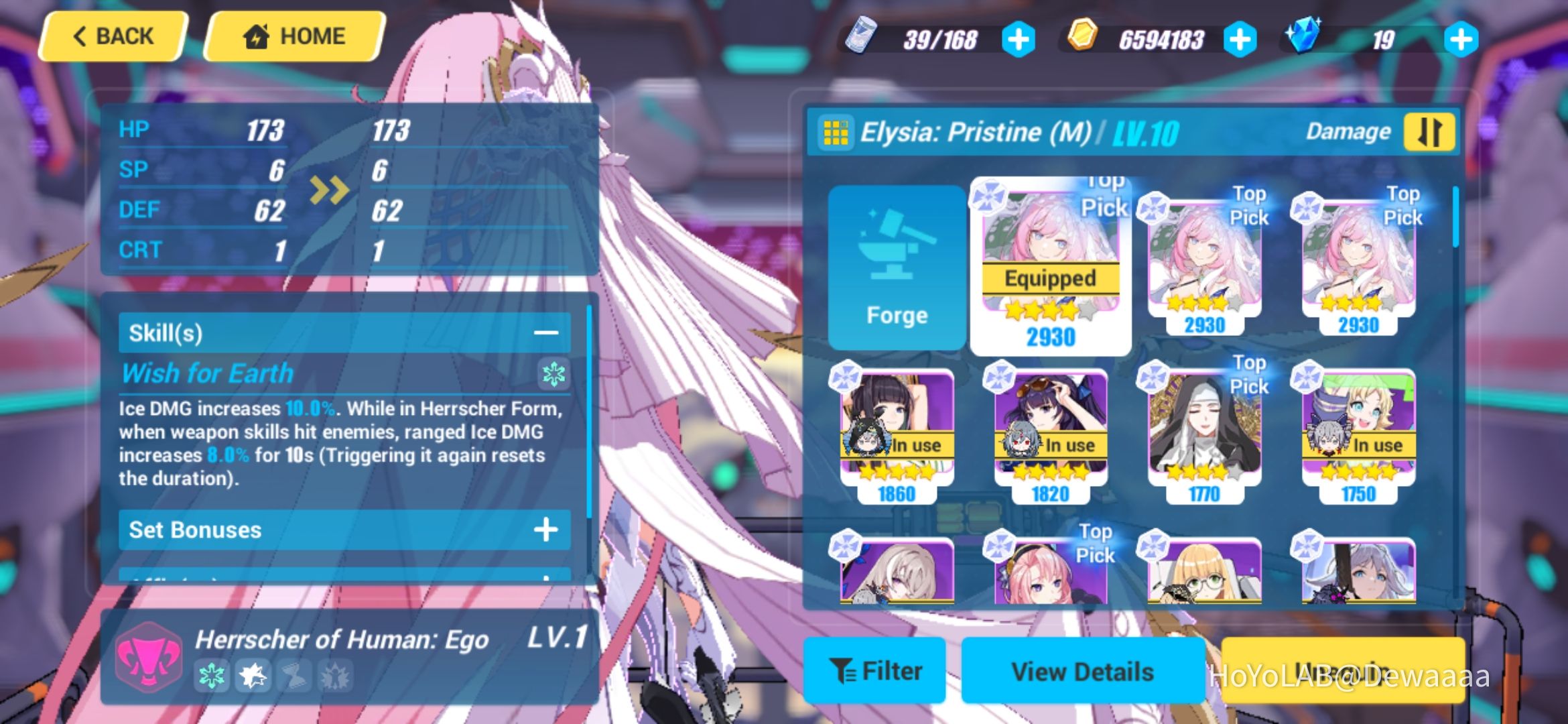Open the Filter options
The image size is (1568, 724).
(x=874, y=670)
